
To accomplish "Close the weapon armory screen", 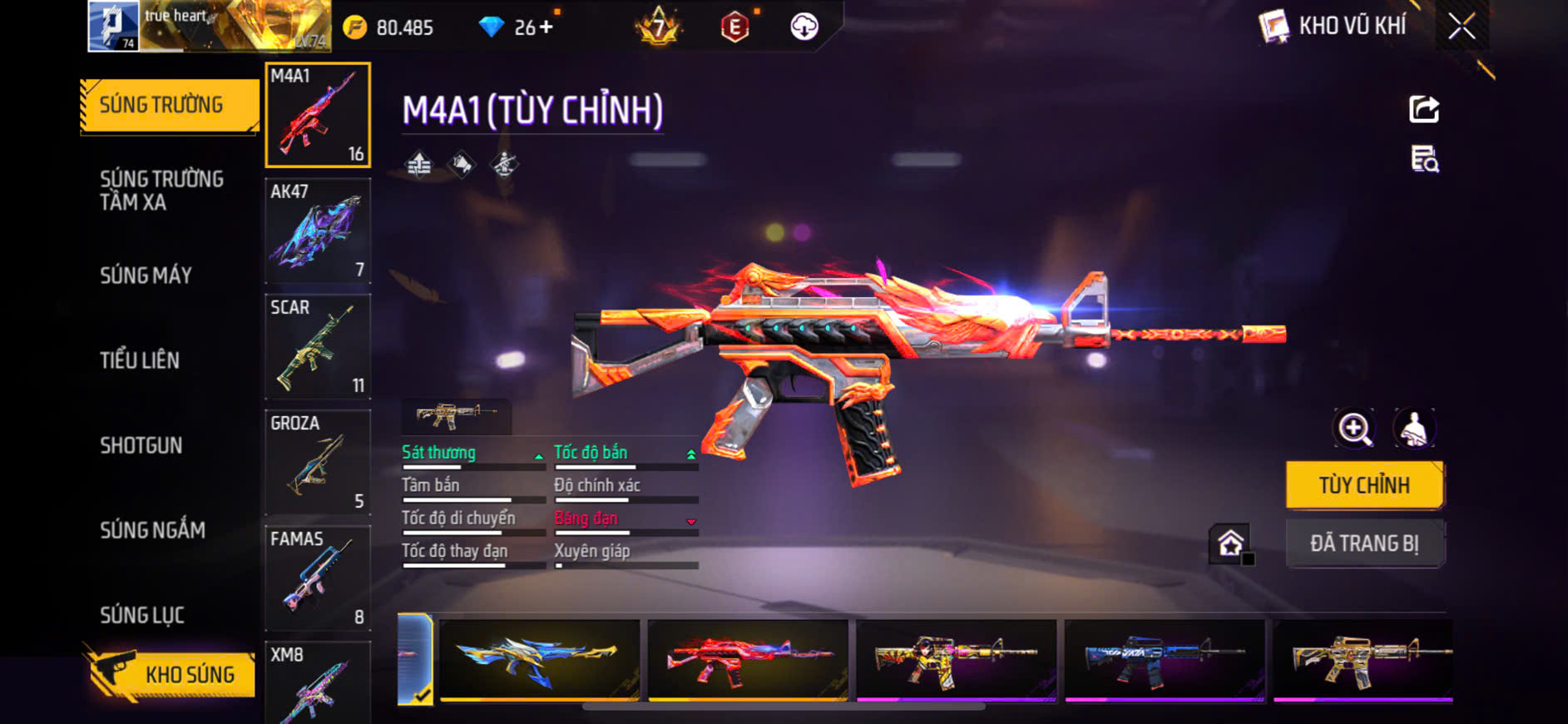I will click(x=1462, y=27).
